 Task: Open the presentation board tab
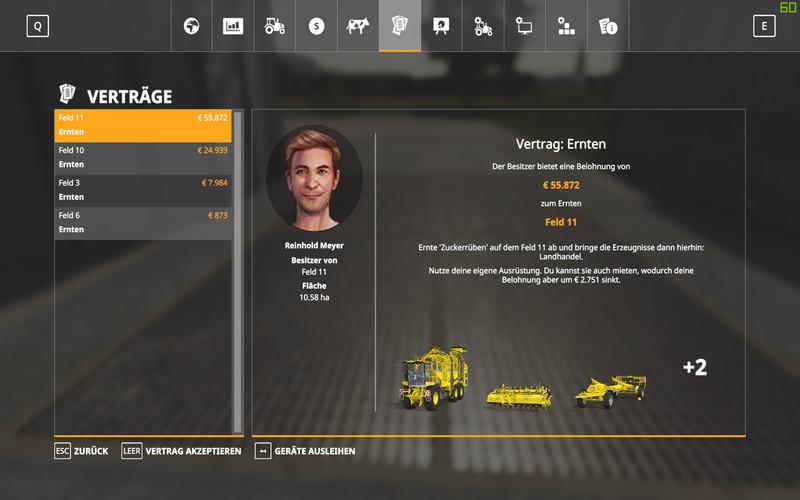click(x=441, y=26)
